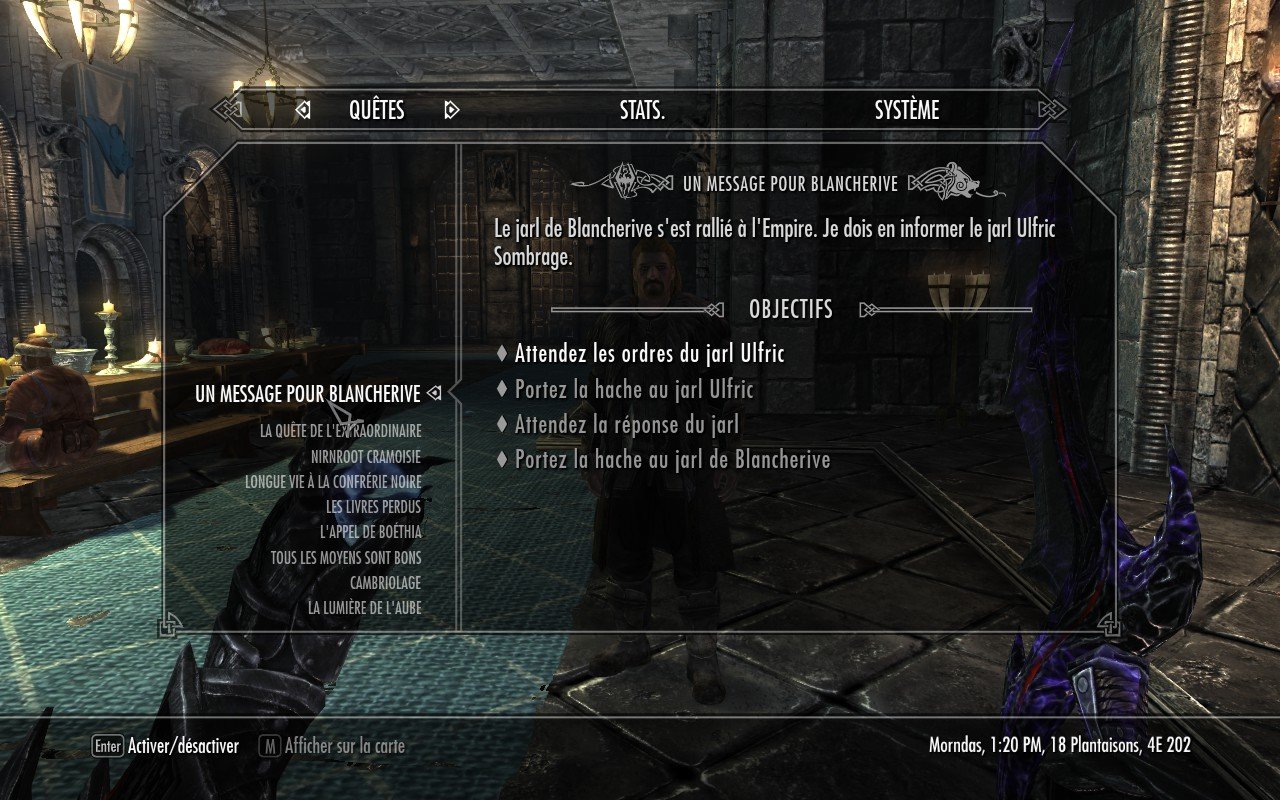Open the quest La quête de l'extraordinaire
The width and height of the screenshot is (1280, 800).
340,431
